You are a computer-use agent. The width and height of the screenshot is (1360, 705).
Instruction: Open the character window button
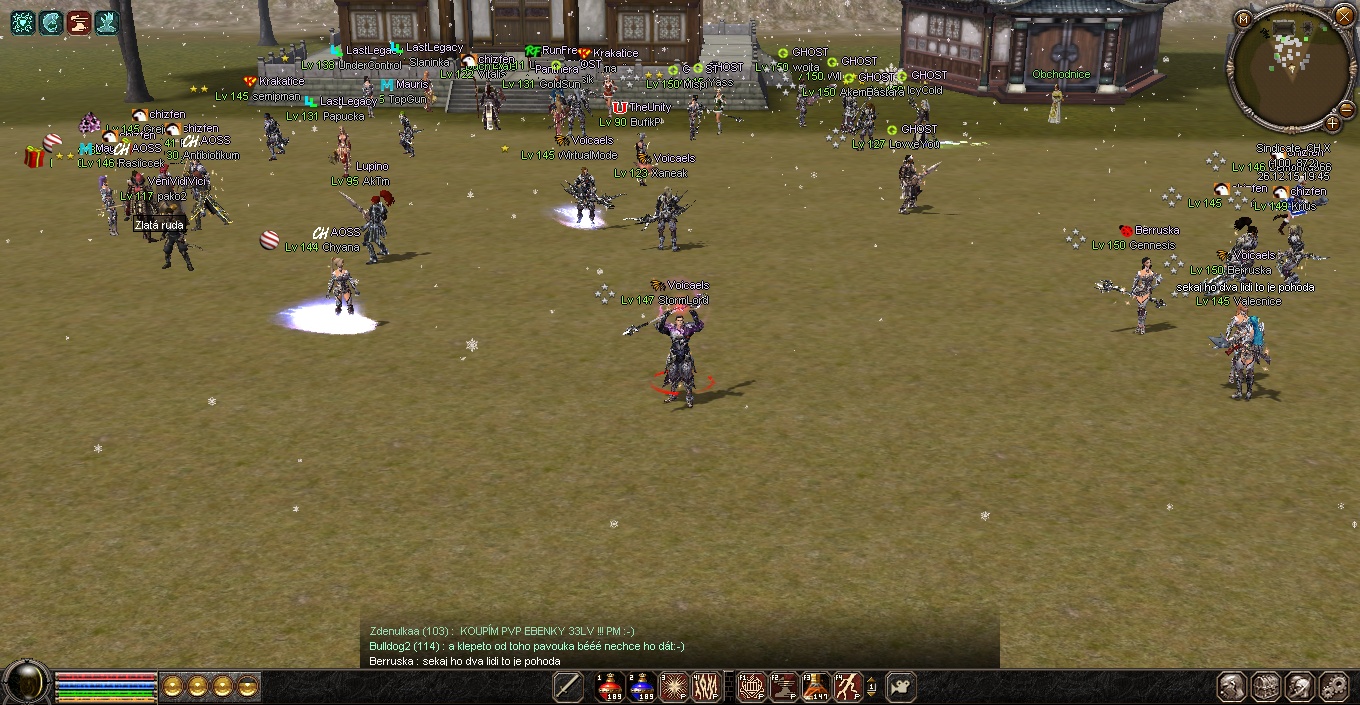[1232, 687]
